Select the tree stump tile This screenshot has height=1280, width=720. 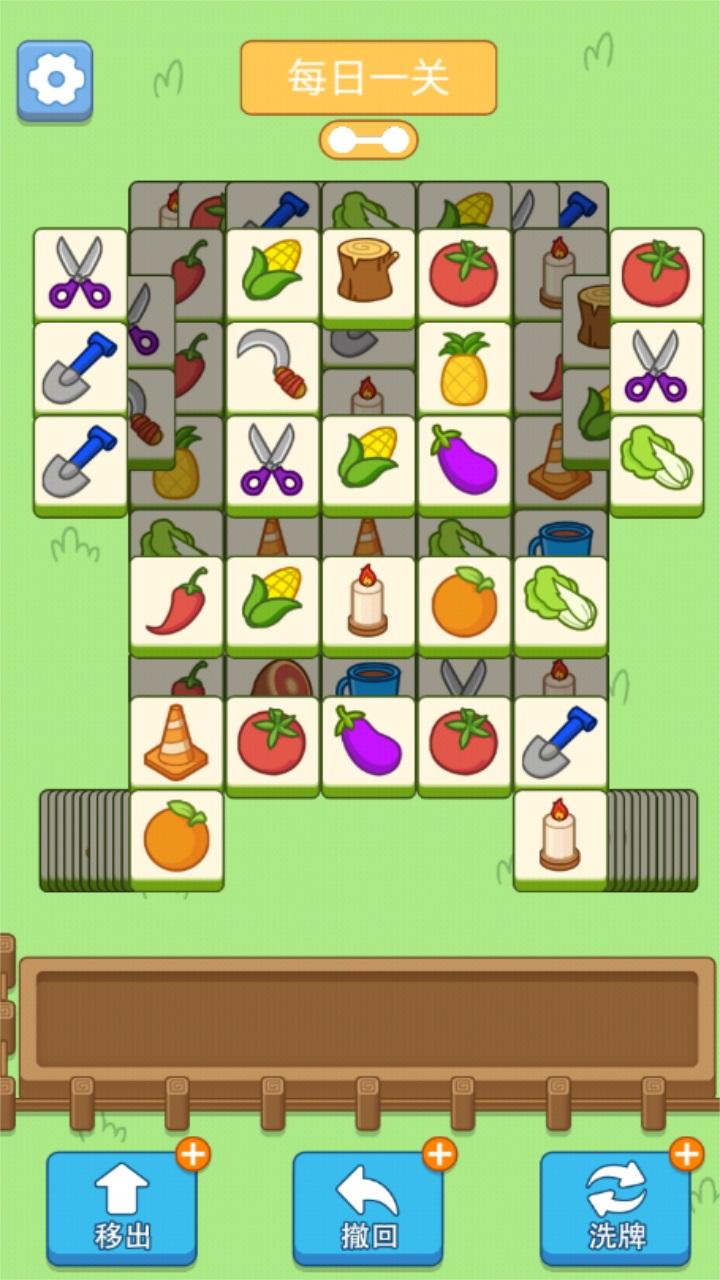coord(368,272)
